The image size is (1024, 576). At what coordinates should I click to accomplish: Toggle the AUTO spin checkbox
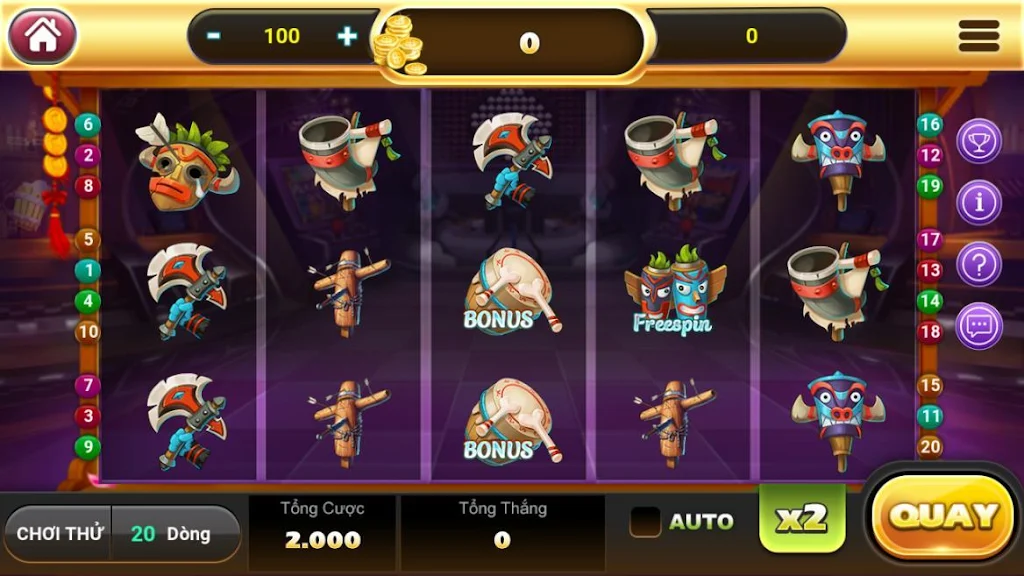coord(645,521)
